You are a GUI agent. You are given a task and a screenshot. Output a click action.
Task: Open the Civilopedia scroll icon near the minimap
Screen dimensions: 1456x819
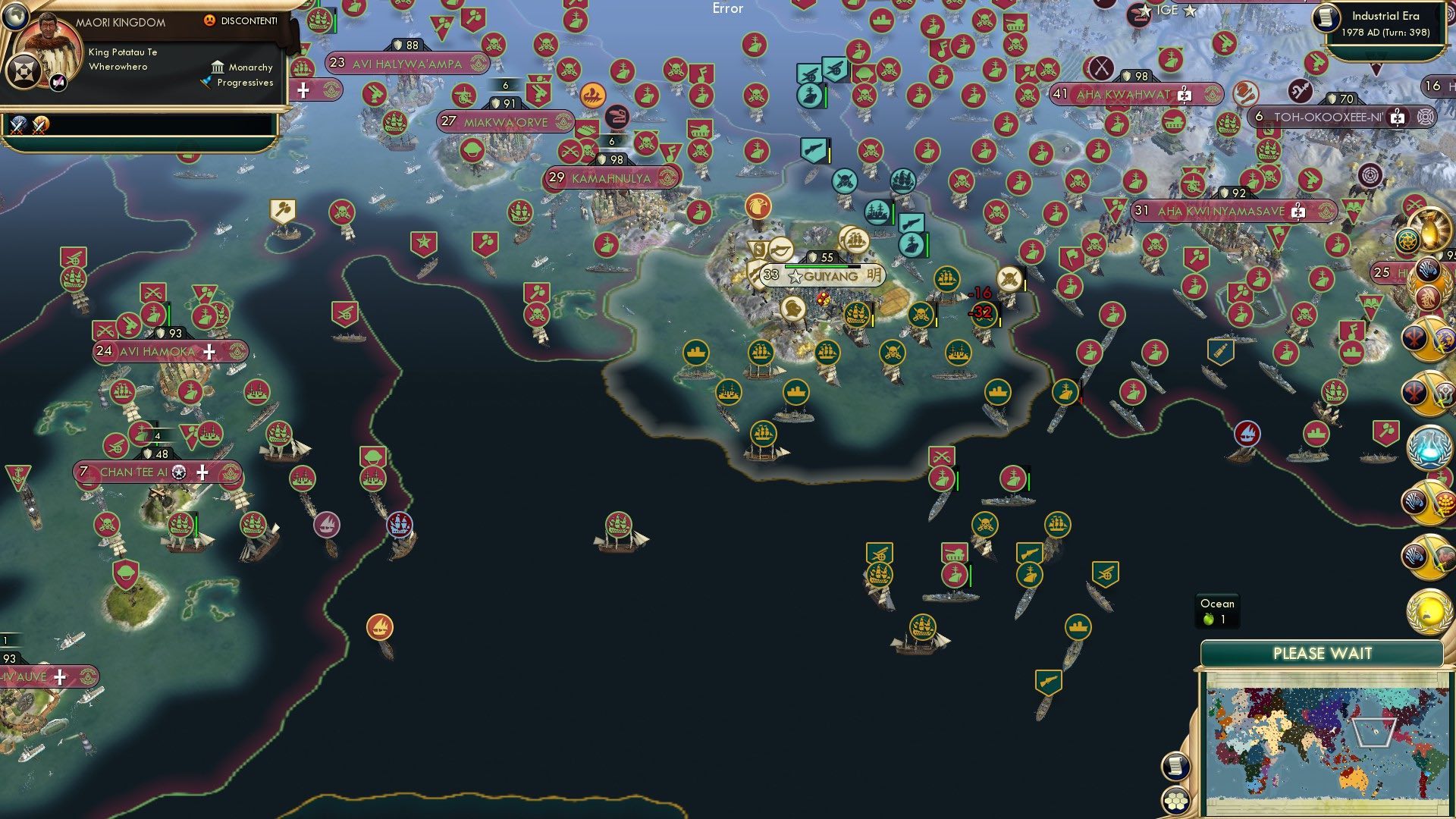coord(1176,767)
